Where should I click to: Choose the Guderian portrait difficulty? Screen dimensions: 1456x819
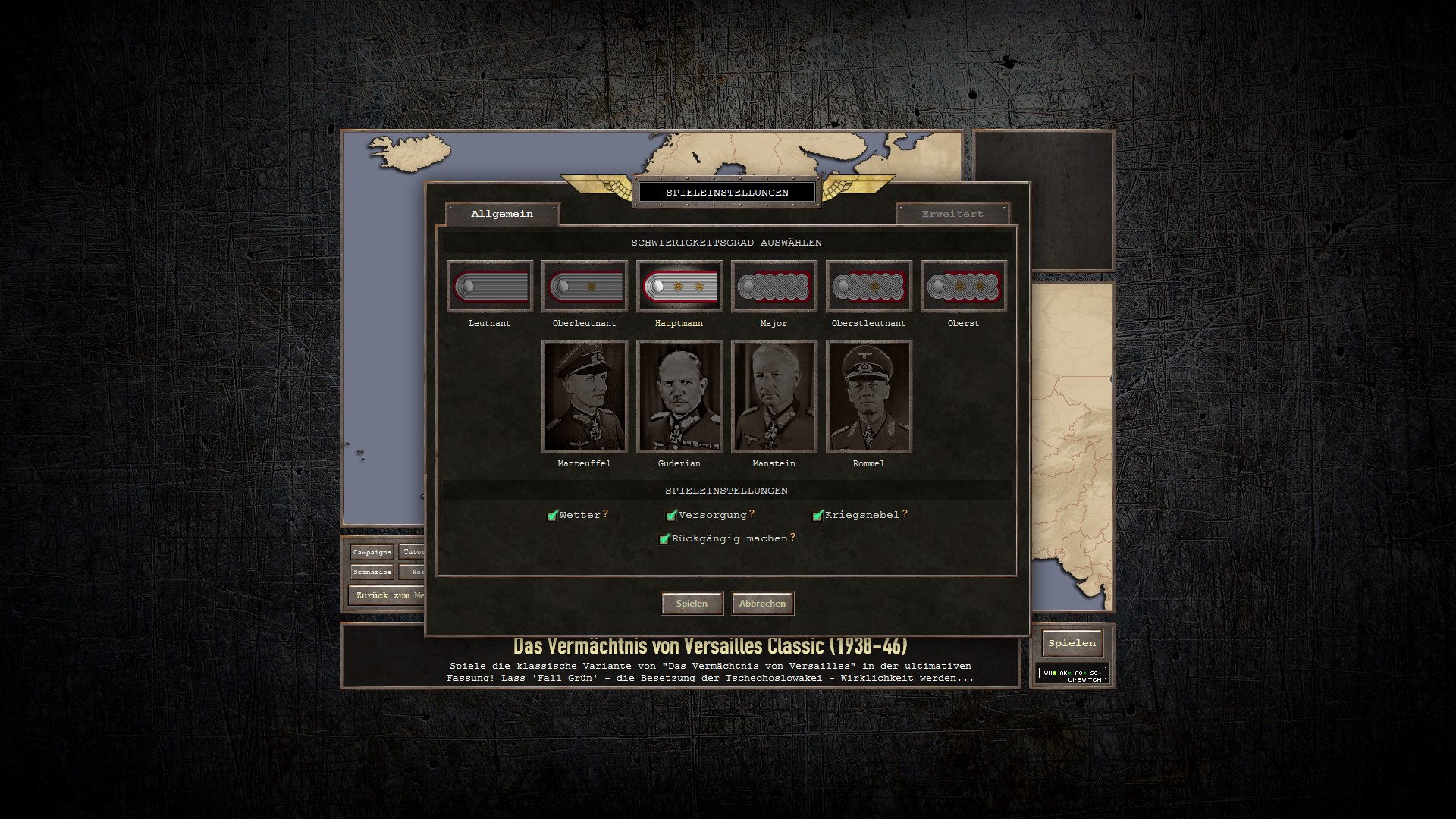[x=679, y=396]
